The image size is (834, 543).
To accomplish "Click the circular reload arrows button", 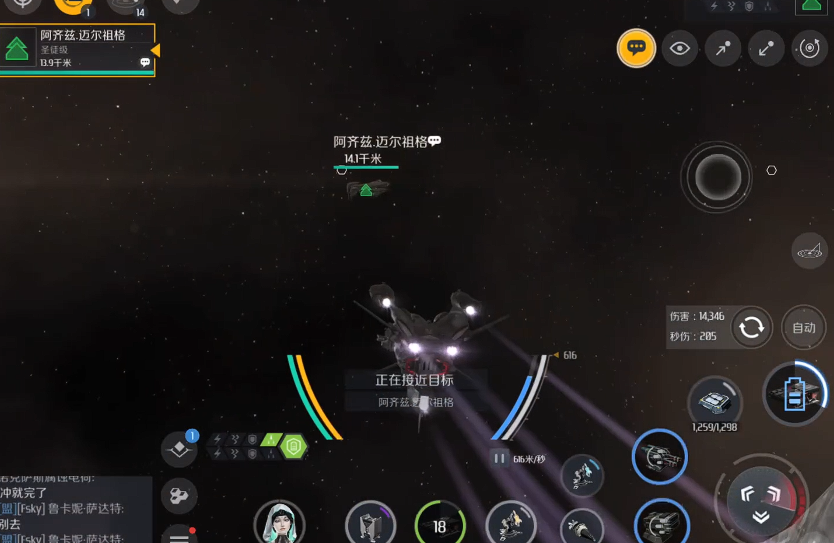I will coord(751,327).
